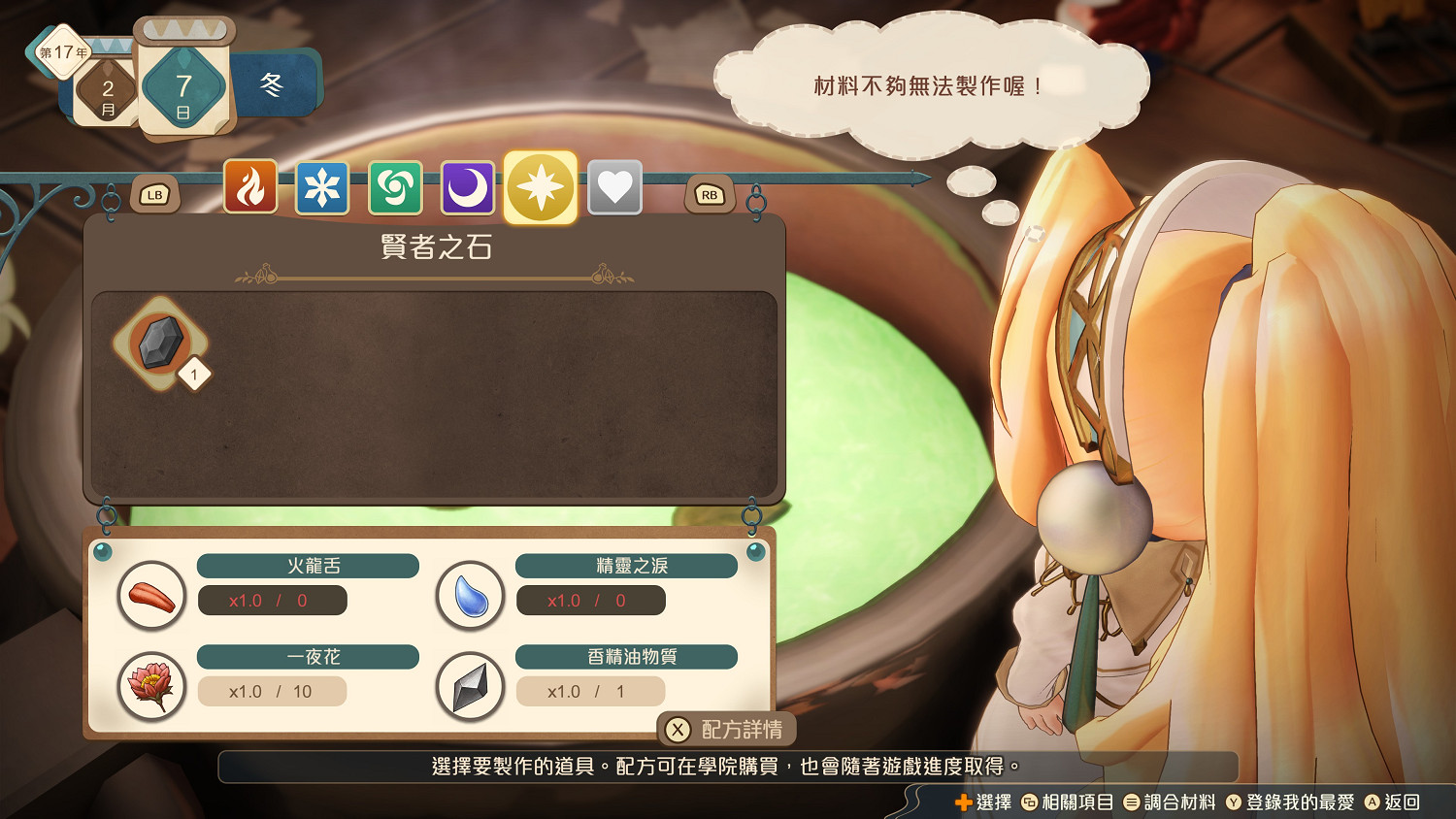The width and height of the screenshot is (1456, 819).
Task: Select the 一夜花 flower ingredient icon
Action: pos(151,686)
